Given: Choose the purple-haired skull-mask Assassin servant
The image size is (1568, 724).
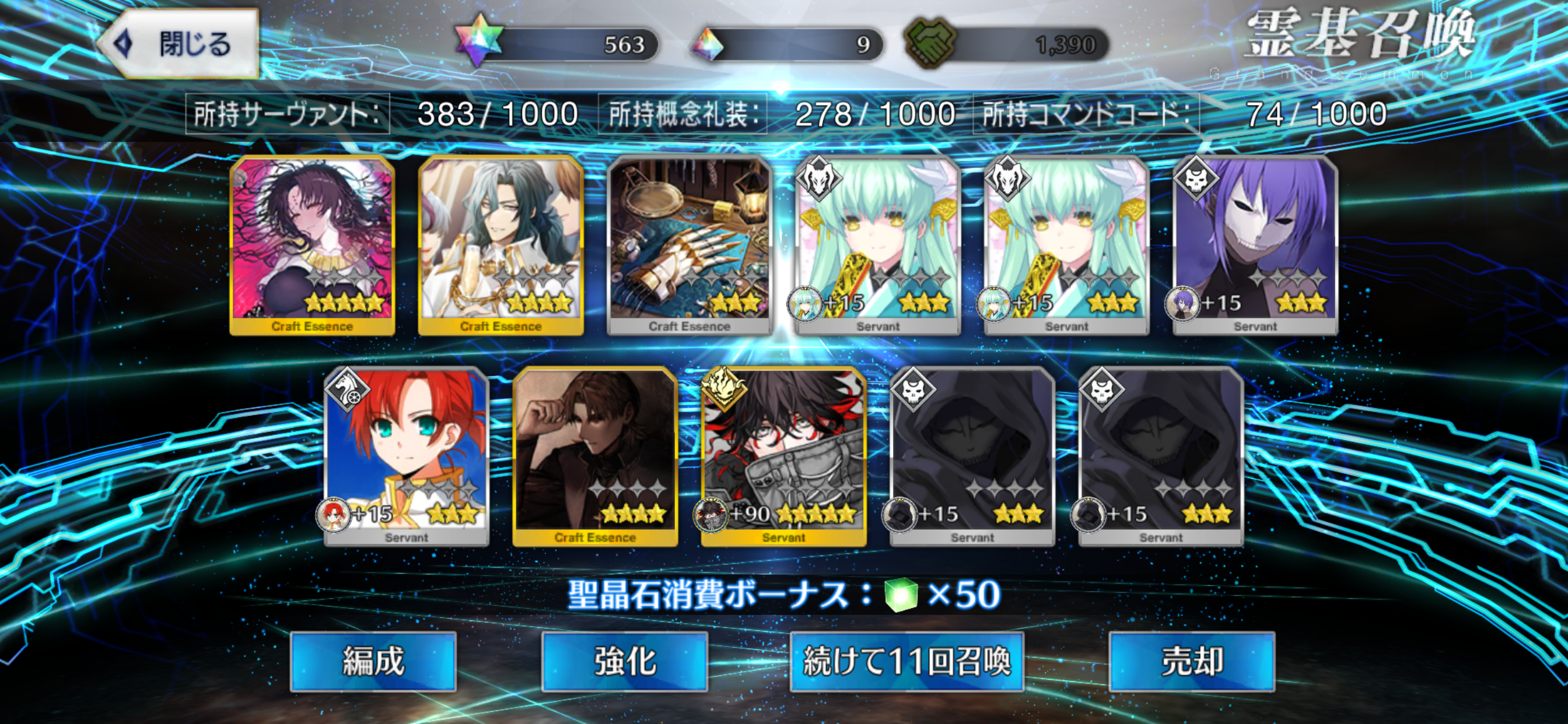Looking at the screenshot, I should tap(1255, 243).
